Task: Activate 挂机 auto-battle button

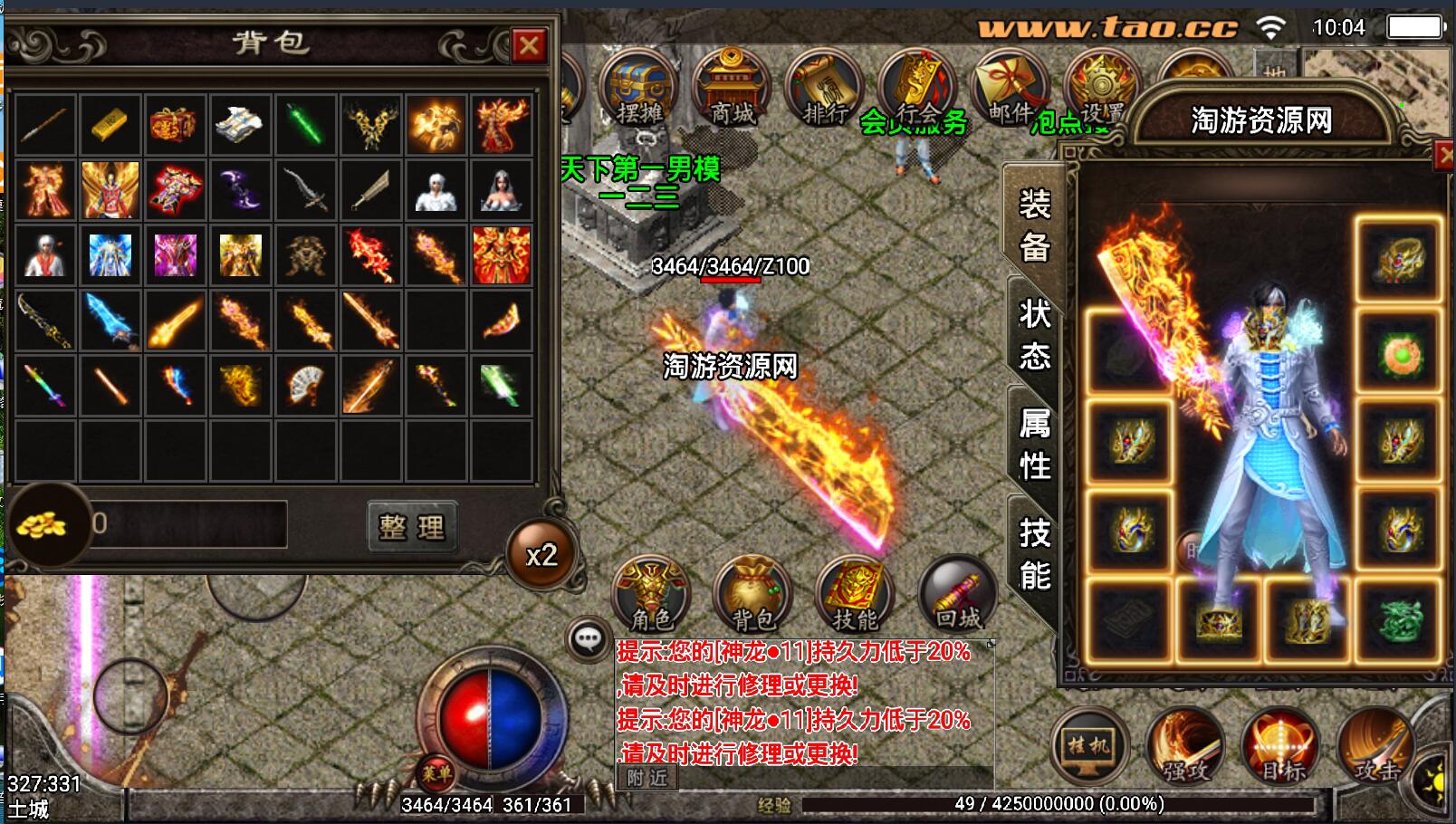Action: click(1088, 746)
